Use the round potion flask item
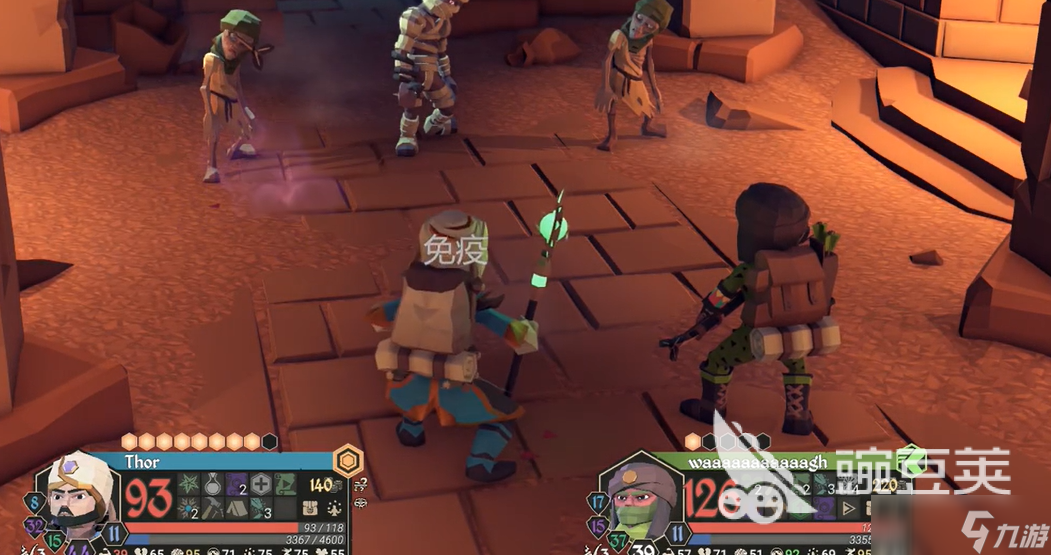 click(x=213, y=485)
